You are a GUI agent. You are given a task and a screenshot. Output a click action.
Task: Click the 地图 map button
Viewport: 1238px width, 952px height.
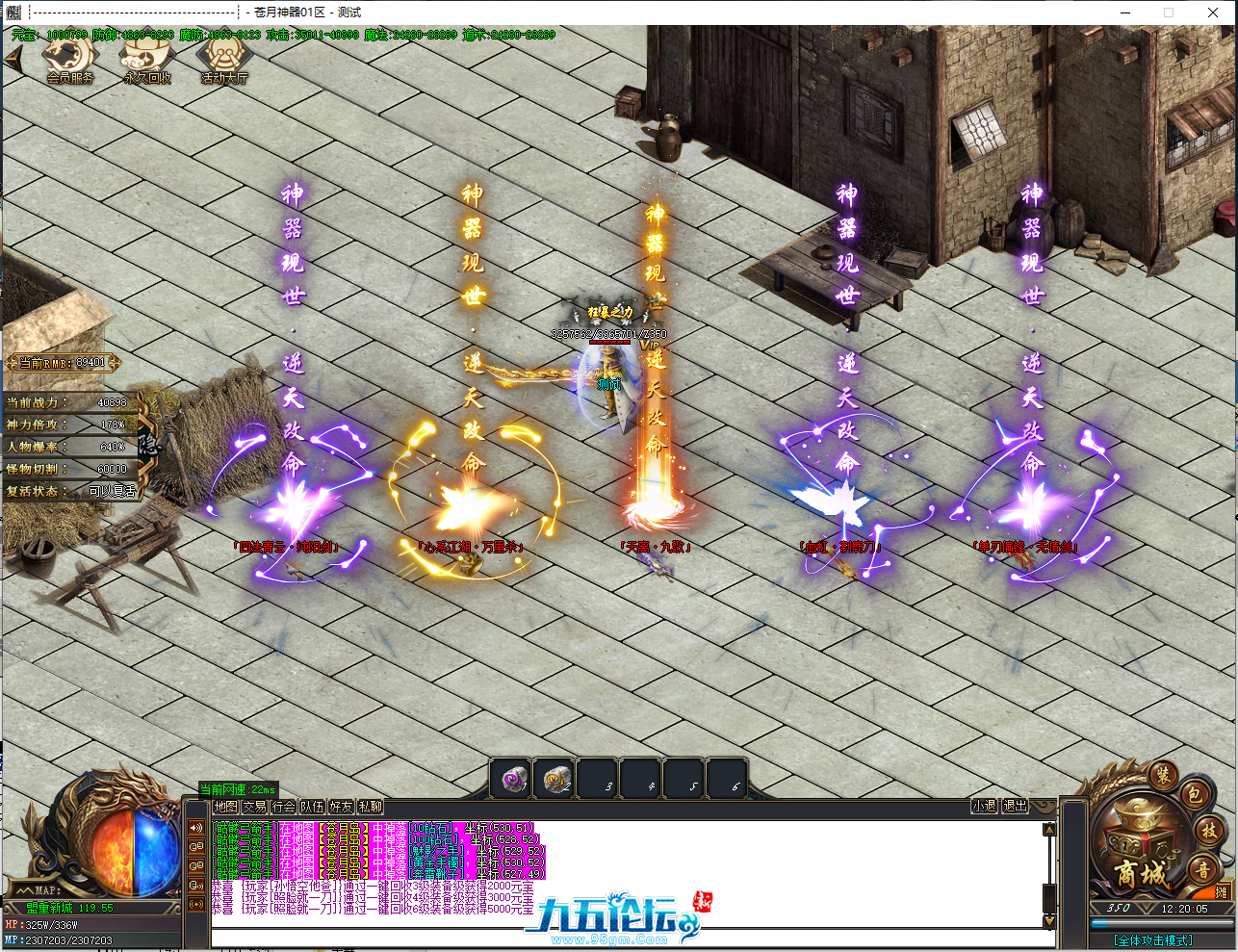[225, 807]
